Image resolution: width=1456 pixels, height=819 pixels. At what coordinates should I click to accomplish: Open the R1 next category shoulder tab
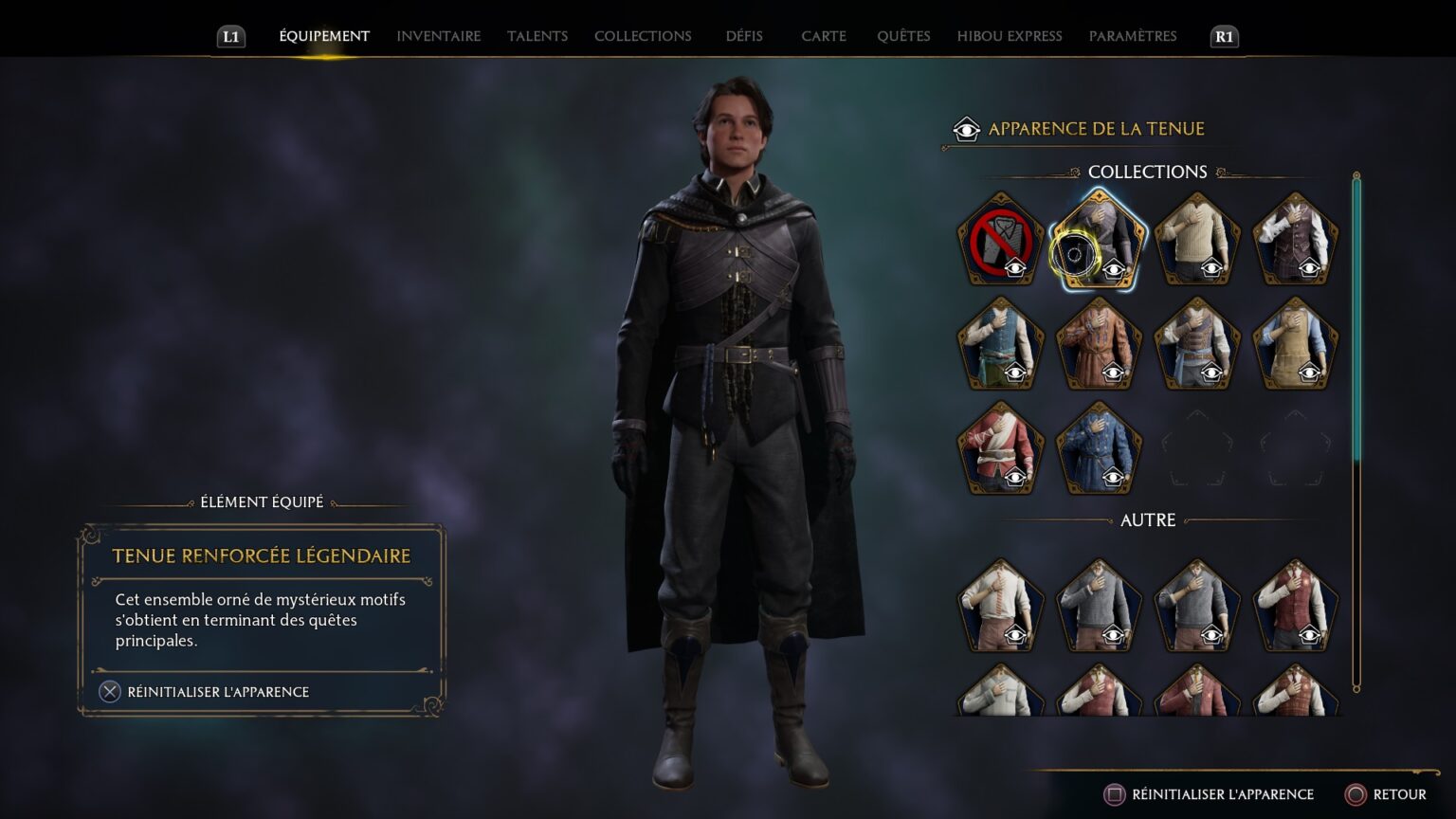[x=1223, y=38]
